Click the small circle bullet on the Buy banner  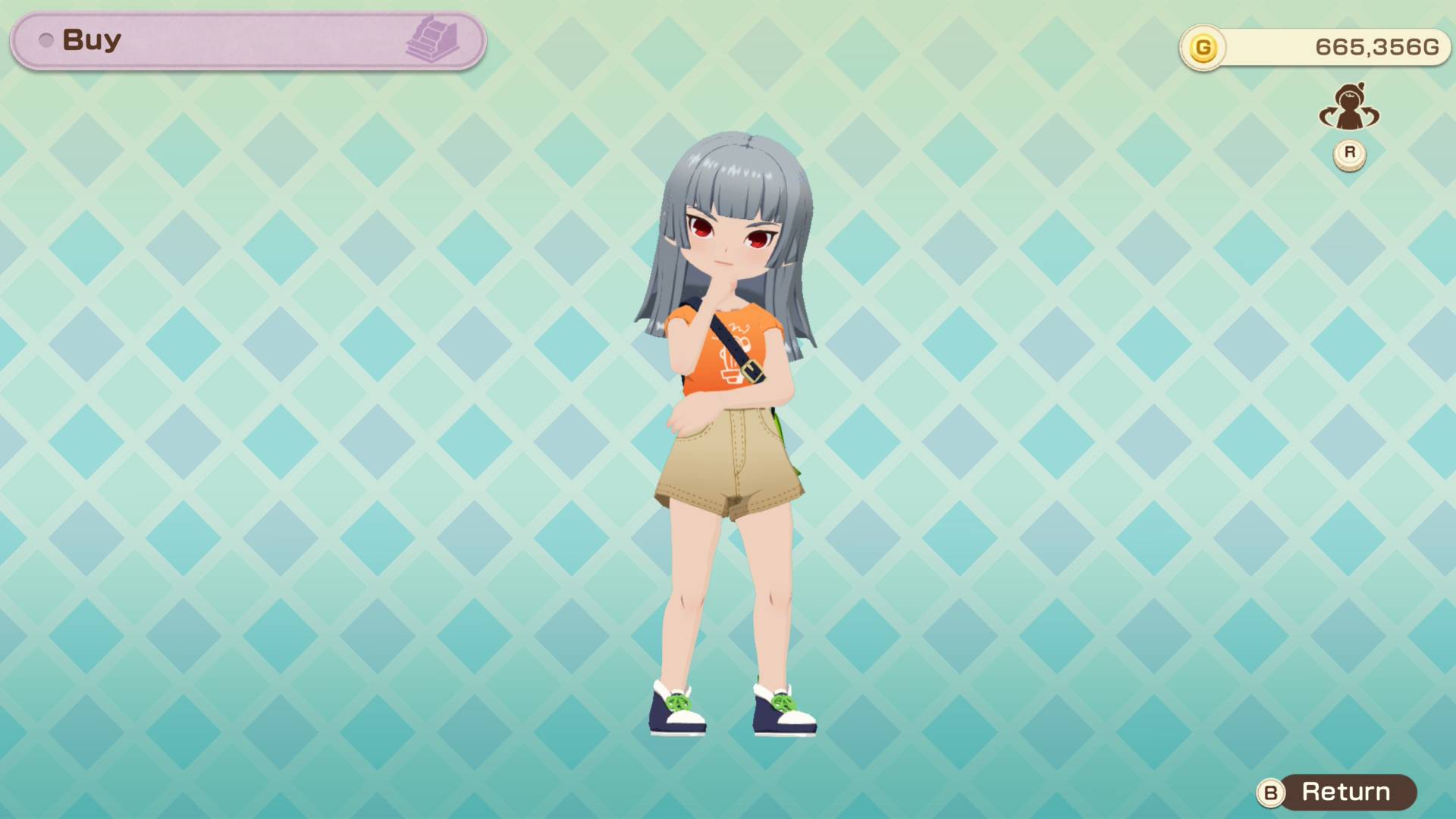click(x=47, y=42)
